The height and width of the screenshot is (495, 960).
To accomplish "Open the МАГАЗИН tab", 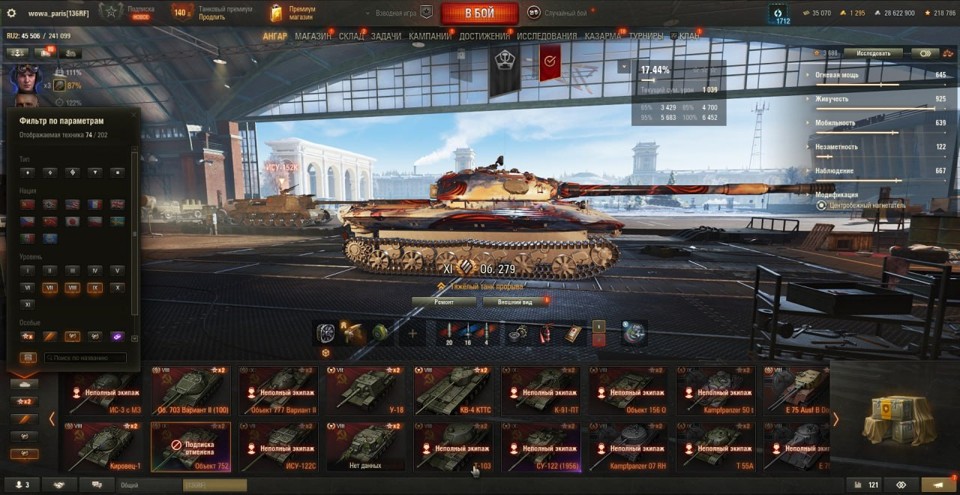I will [314, 36].
